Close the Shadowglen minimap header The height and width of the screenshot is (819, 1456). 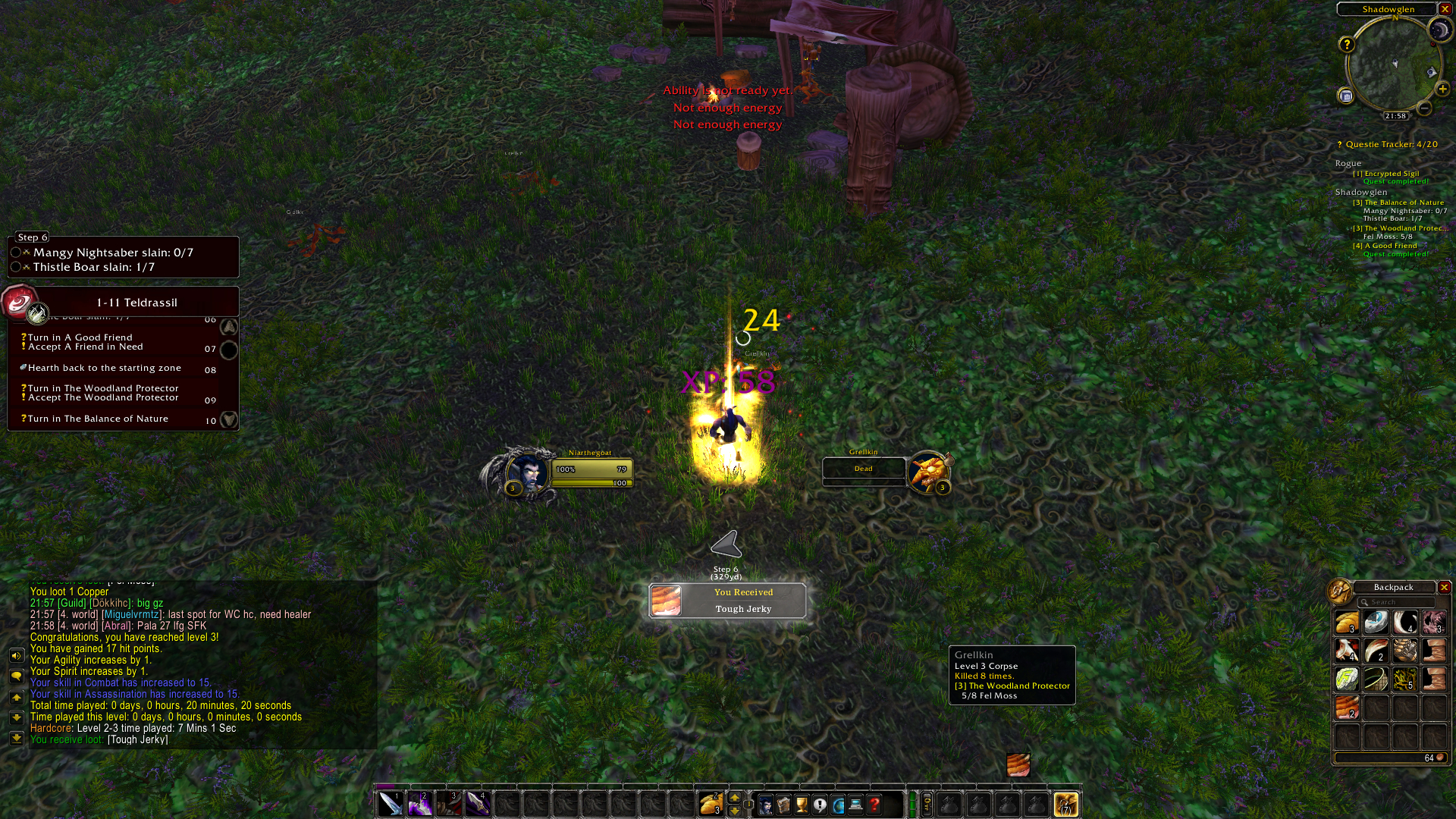[1445, 9]
